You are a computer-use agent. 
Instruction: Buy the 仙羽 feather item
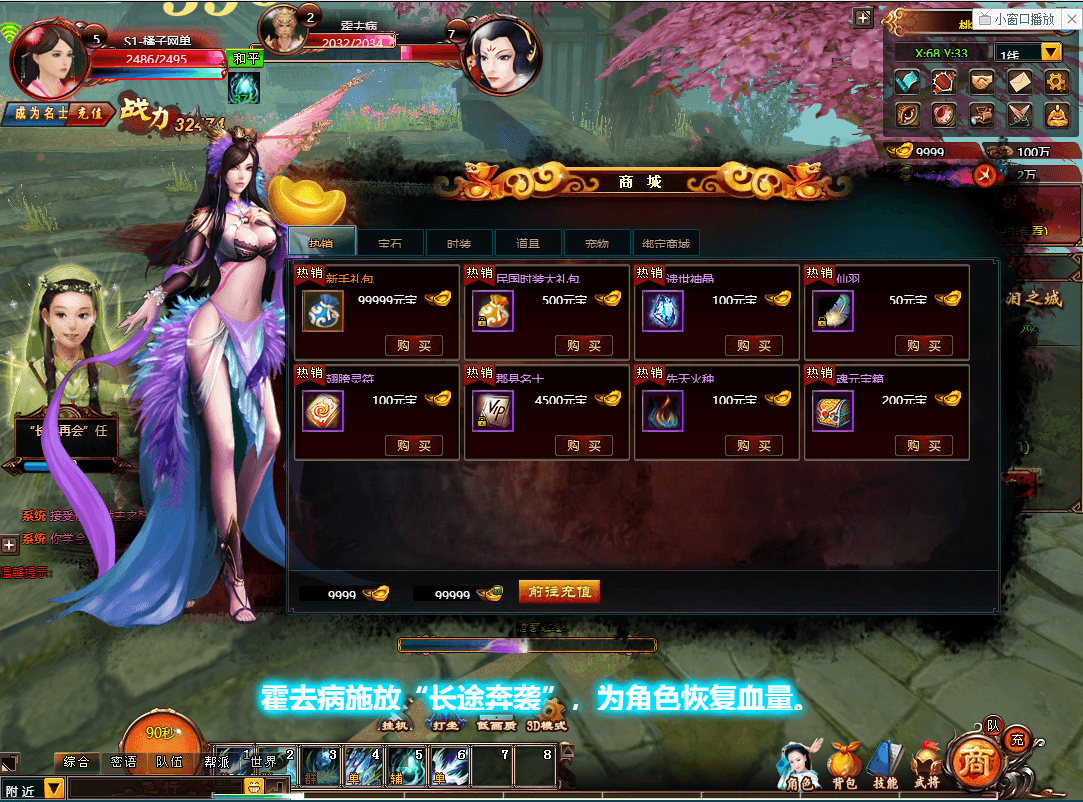pyautogui.click(x=924, y=346)
